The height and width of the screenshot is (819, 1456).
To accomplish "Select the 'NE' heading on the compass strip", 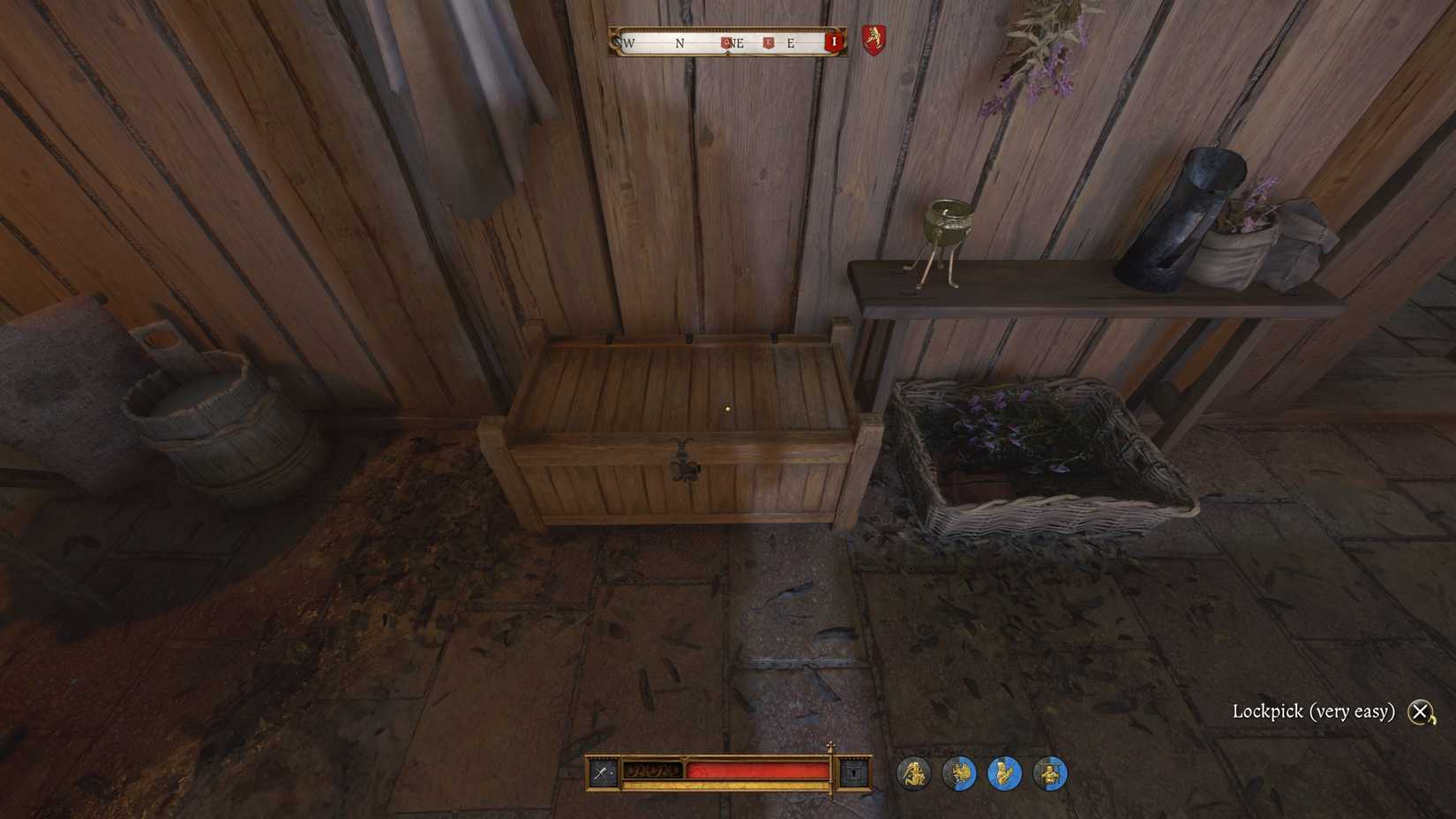I will tap(739, 42).
